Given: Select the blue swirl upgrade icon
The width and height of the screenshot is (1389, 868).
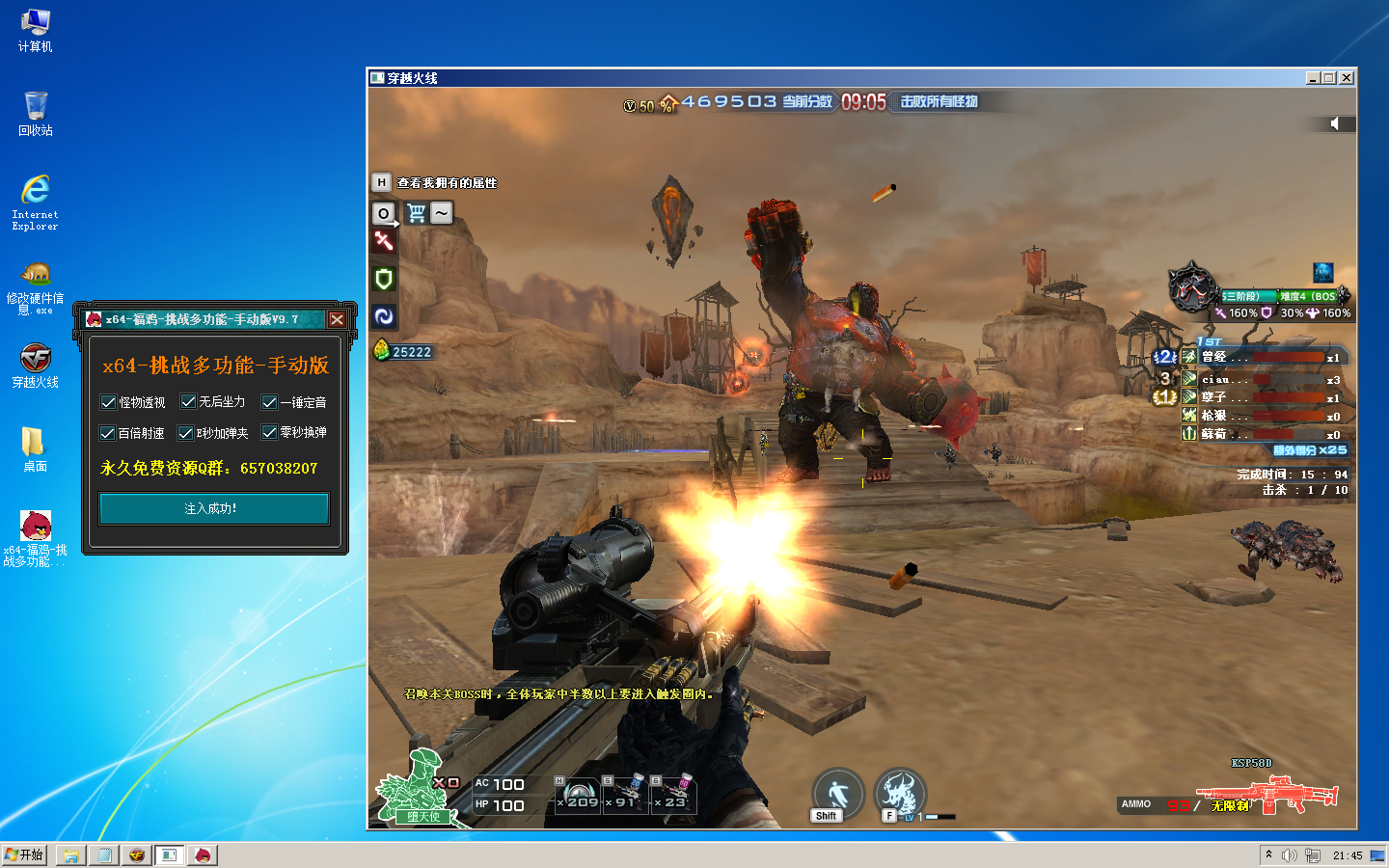Looking at the screenshot, I should [x=384, y=316].
